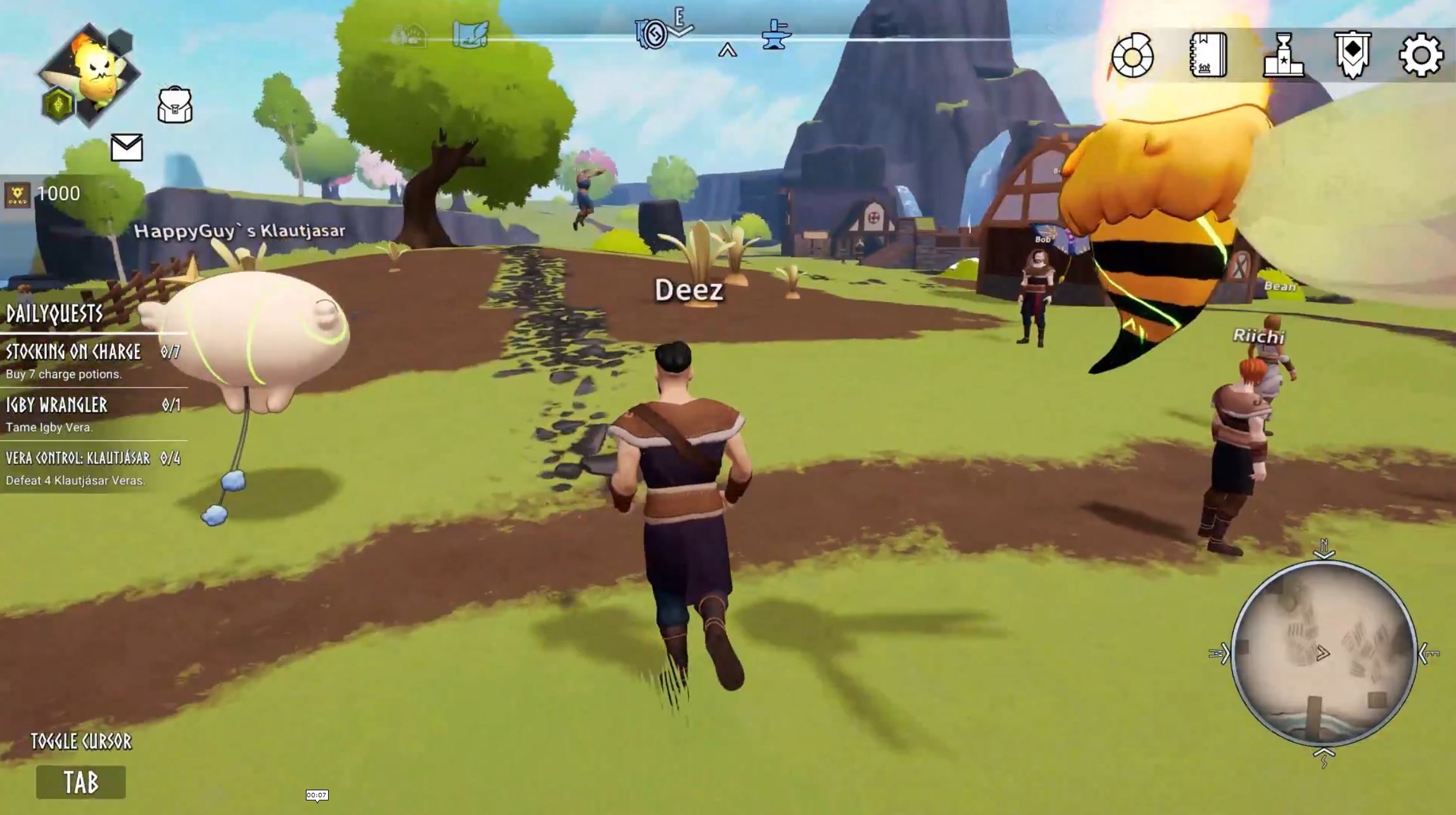Open the bookmarked journal
The height and width of the screenshot is (815, 1456).
(x=1208, y=56)
